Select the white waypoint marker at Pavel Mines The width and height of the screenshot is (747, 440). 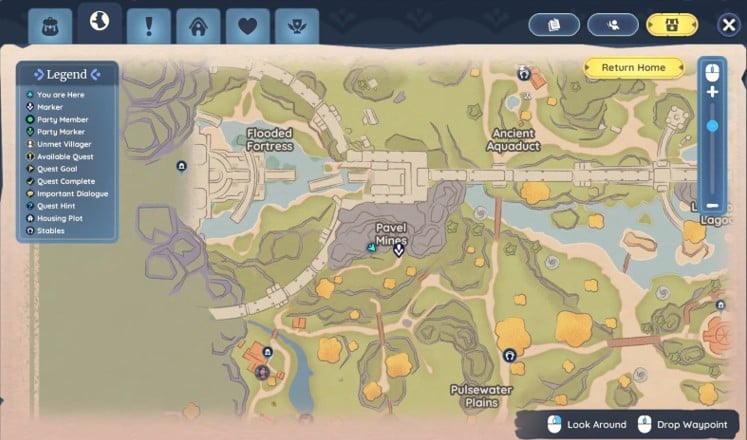click(x=398, y=250)
